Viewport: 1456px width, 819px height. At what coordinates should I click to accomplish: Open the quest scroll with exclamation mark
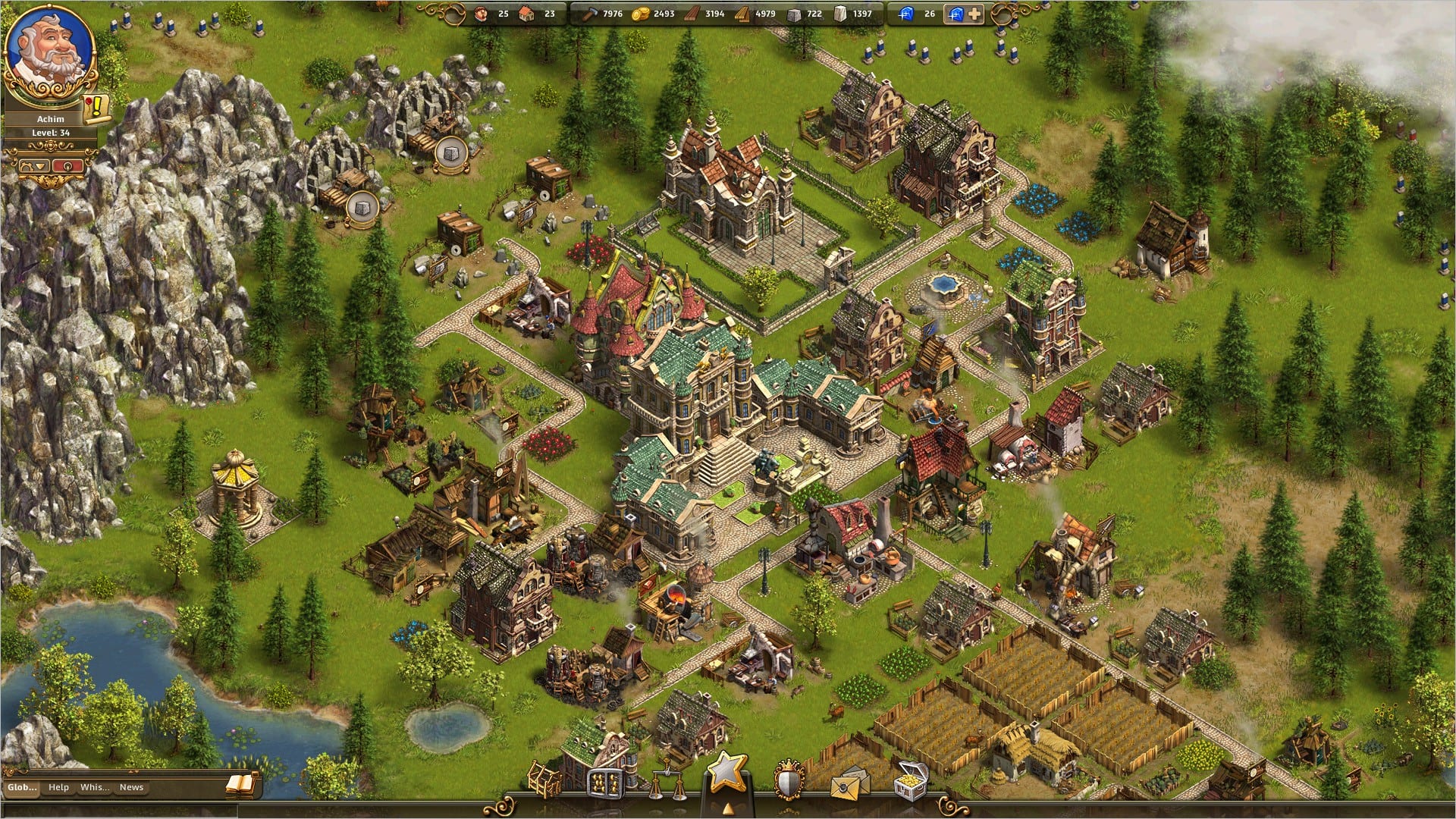98,108
